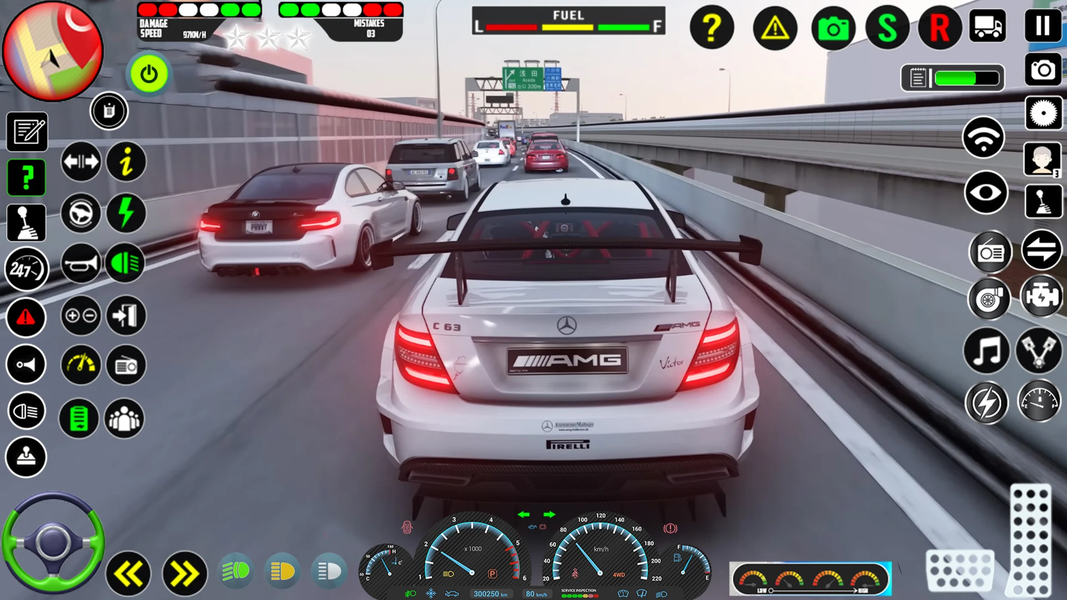Select the green S button
The height and width of the screenshot is (600, 1067).
tap(887, 29)
